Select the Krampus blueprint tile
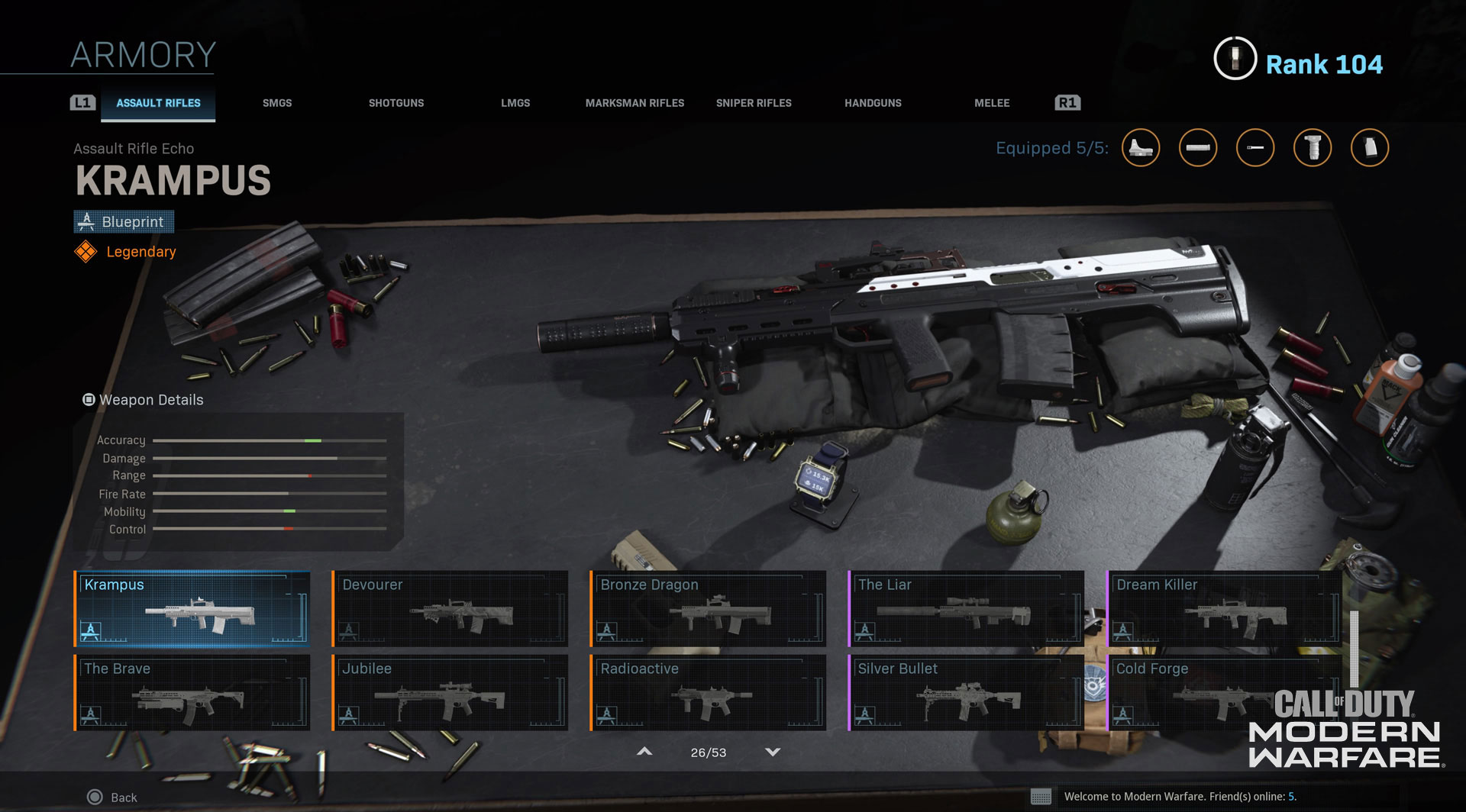Screen dimensions: 1466x812 point(192,608)
